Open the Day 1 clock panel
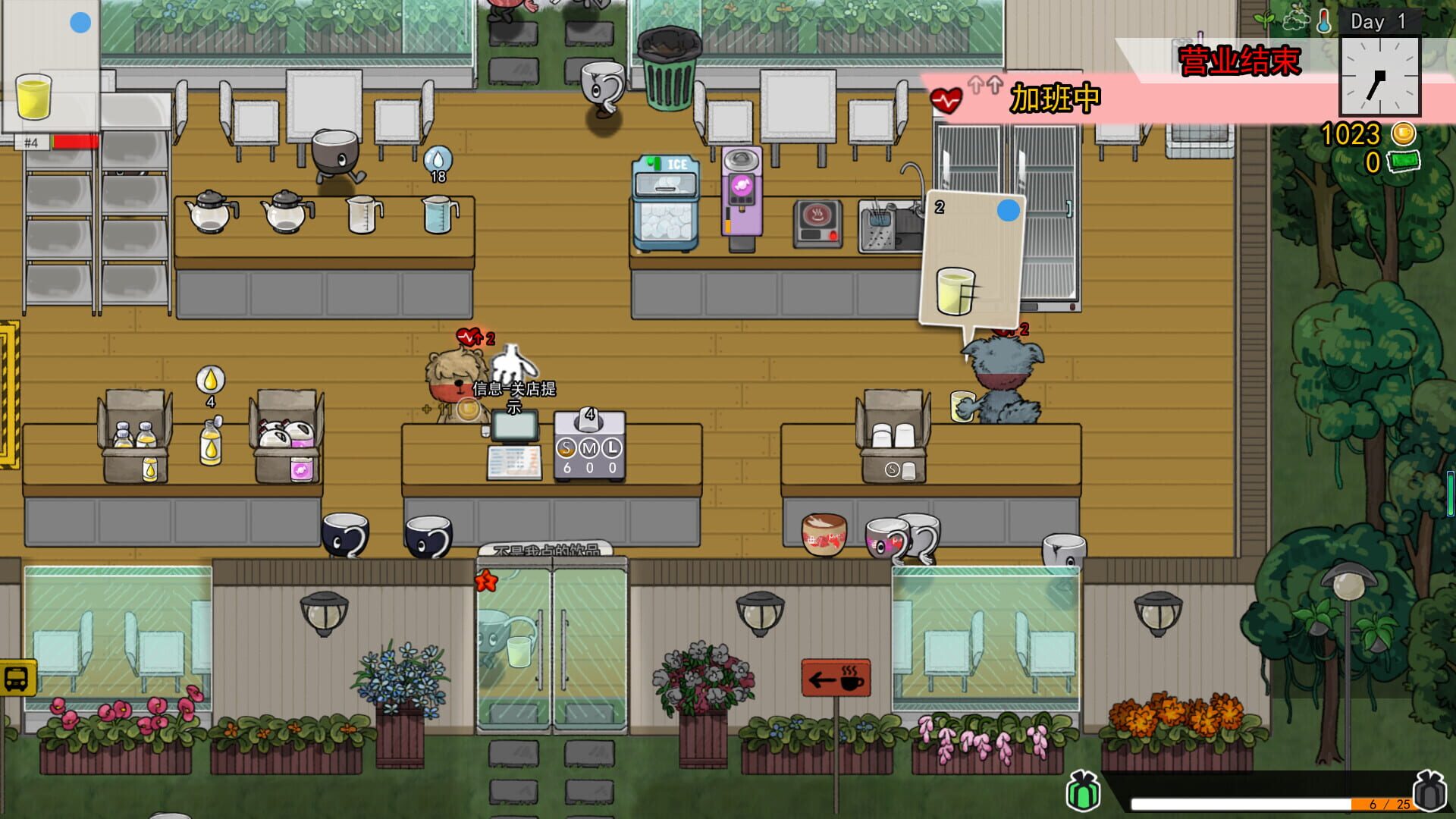The height and width of the screenshot is (819, 1456). 1380,76
